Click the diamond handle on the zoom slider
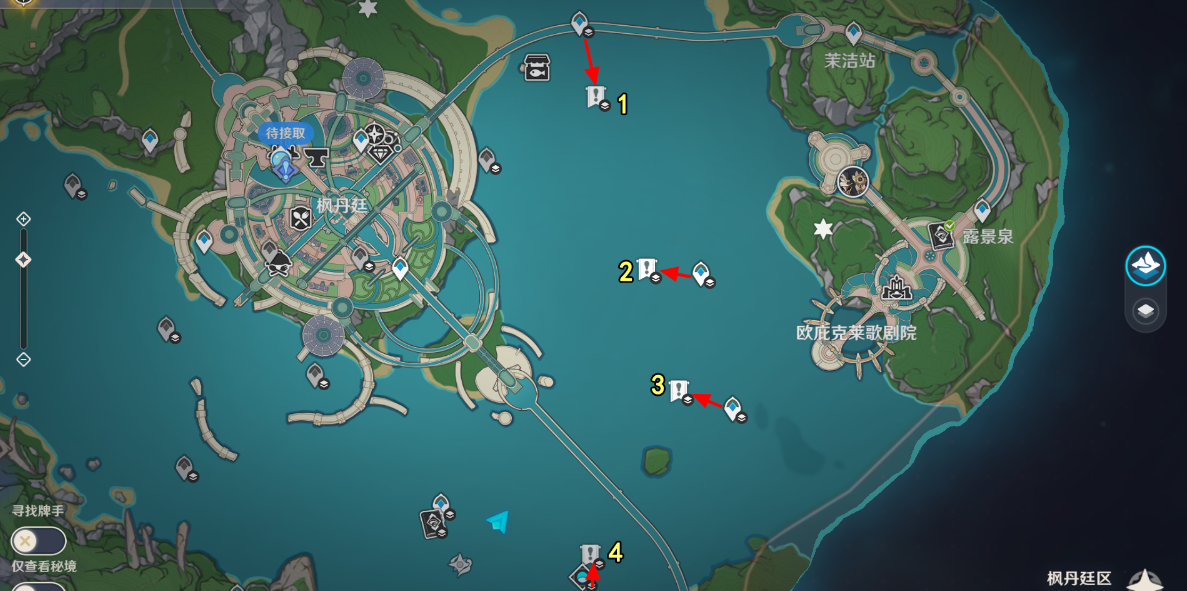 [24, 260]
